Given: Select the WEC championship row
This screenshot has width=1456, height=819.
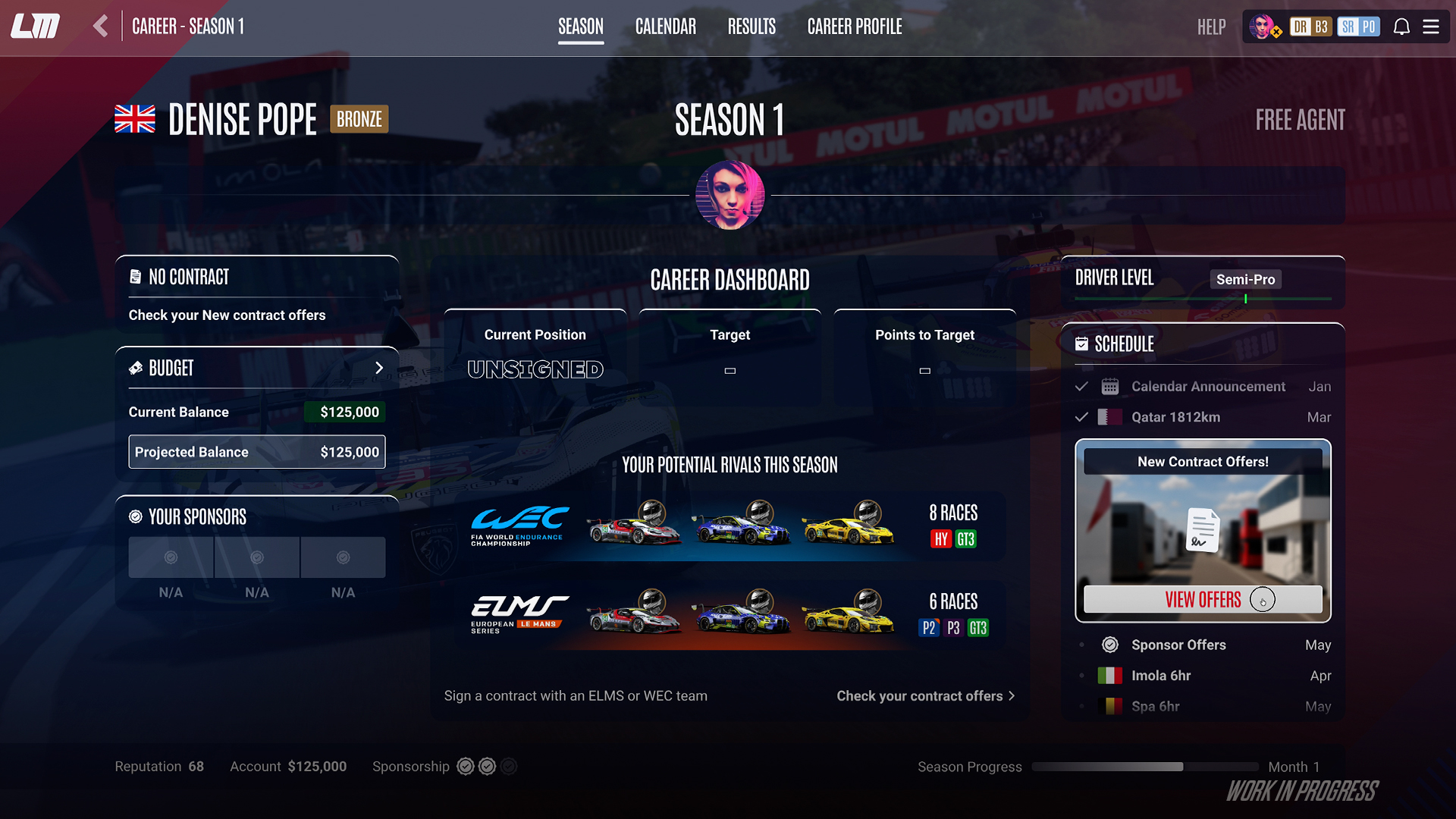Looking at the screenshot, I should 730,526.
